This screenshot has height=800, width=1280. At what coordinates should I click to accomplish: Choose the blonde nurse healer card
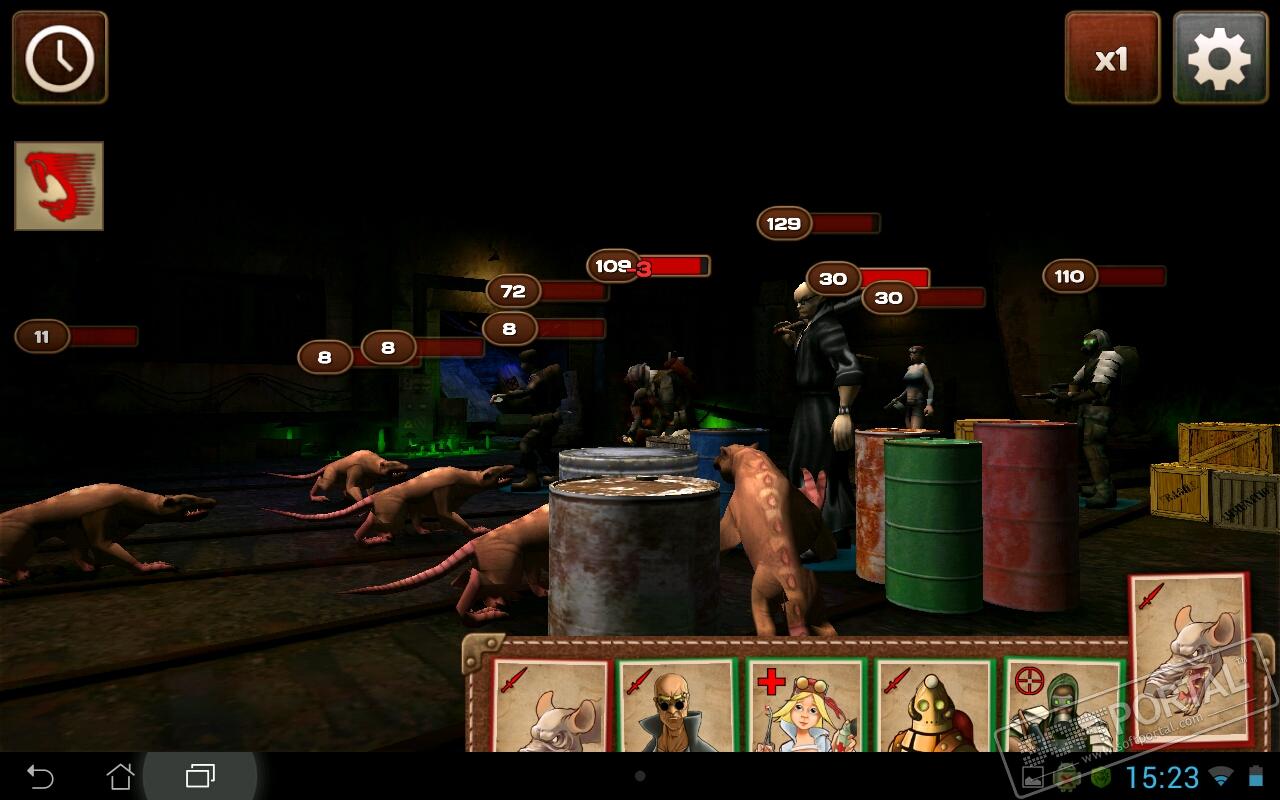coord(805,705)
